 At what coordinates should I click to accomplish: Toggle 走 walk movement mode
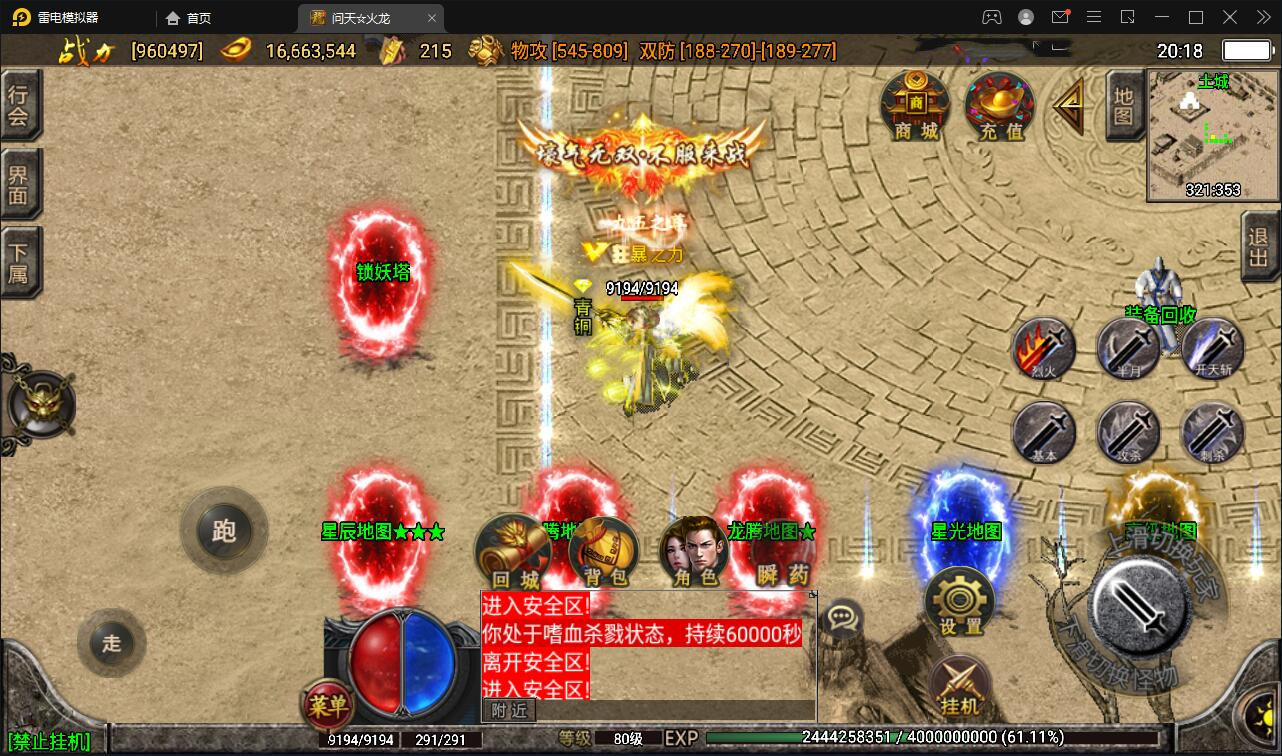coord(111,643)
